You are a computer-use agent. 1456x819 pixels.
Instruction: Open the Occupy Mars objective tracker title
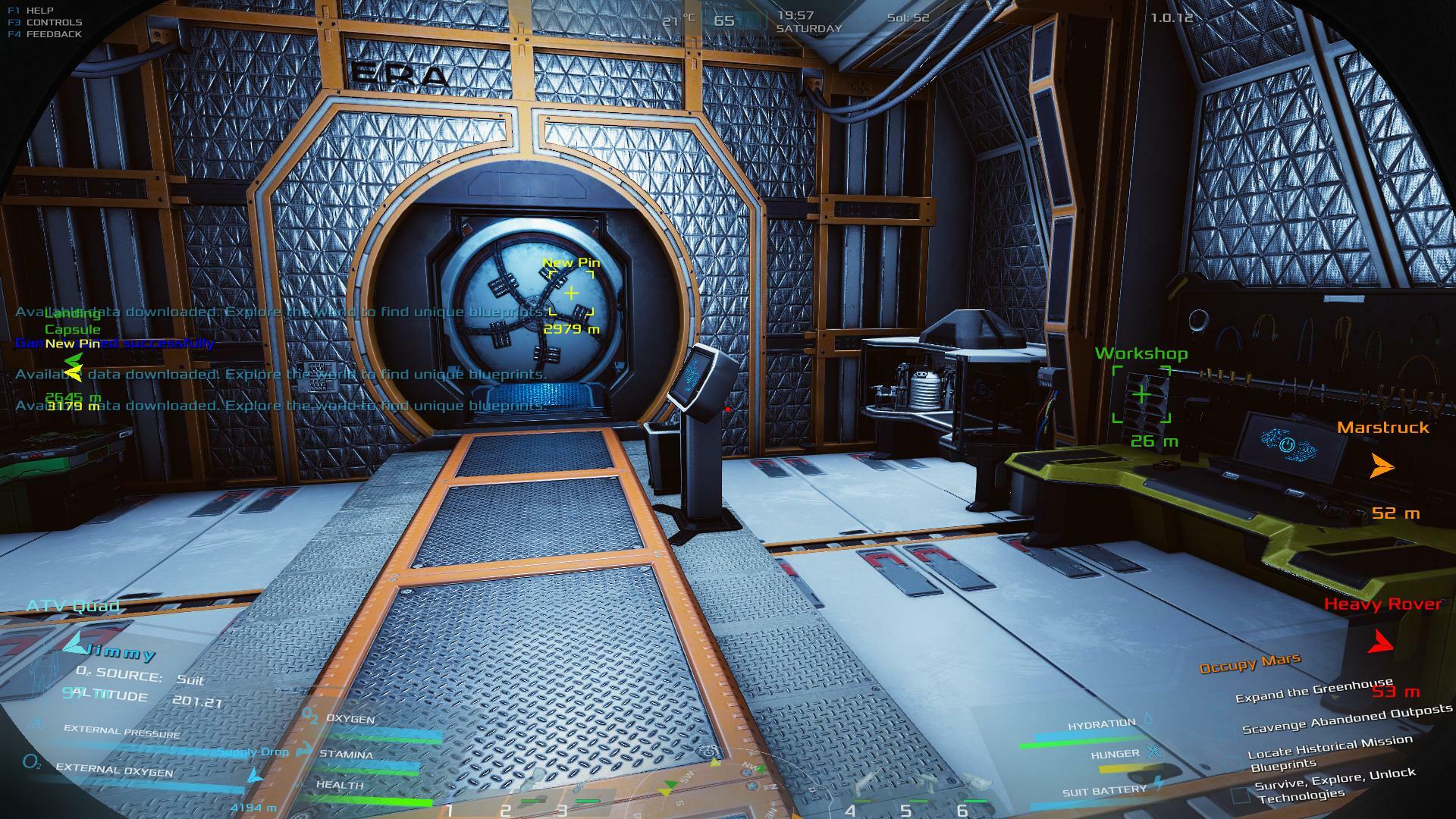pyautogui.click(x=1250, y=664)
